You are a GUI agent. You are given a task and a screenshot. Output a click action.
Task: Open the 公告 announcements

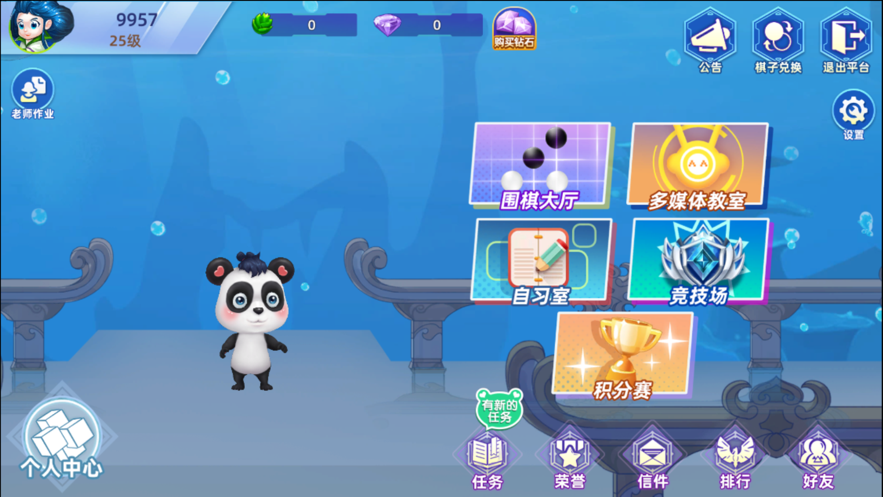[x=710, y=40]
